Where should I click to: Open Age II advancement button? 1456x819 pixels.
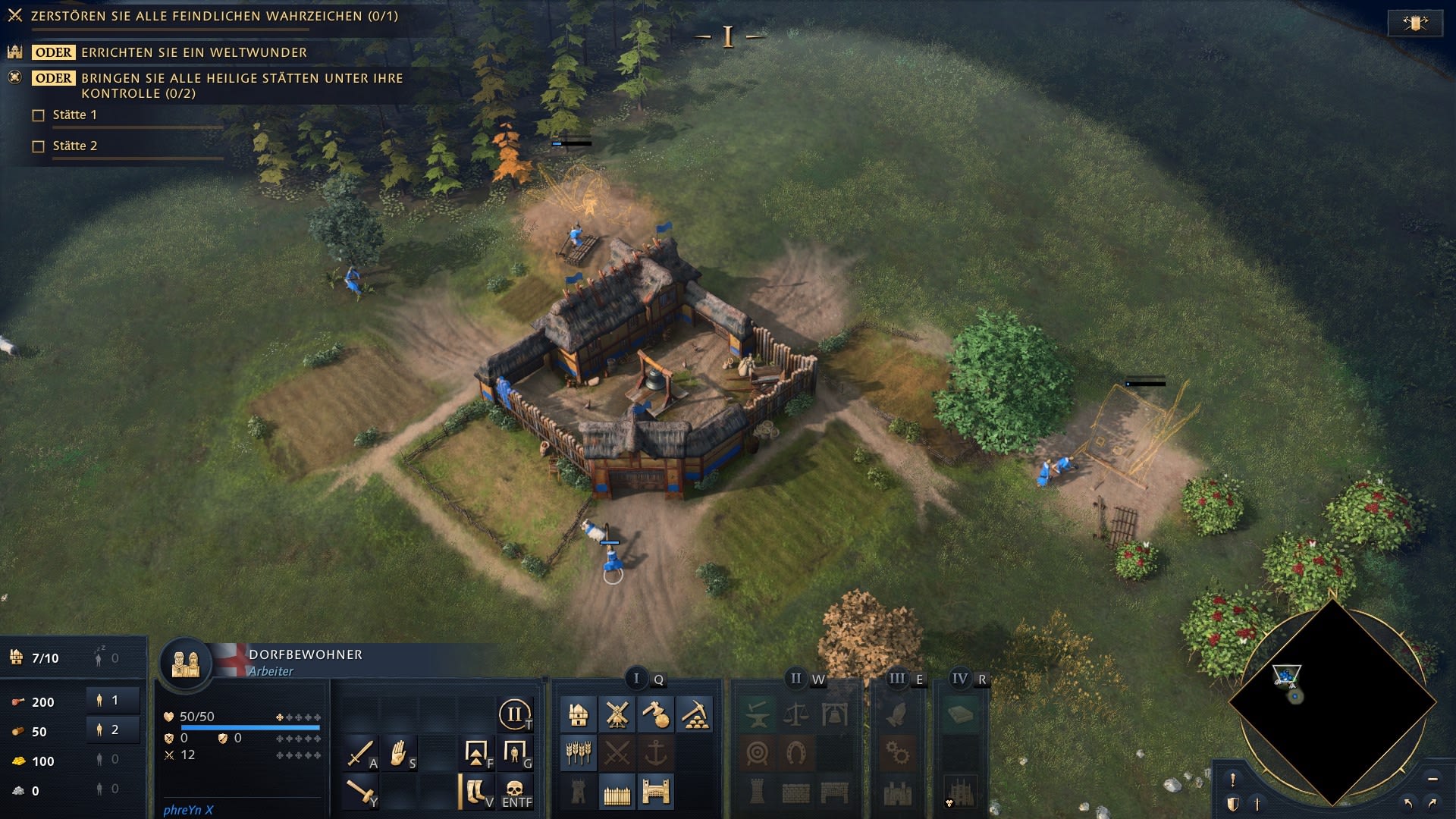[x=515, y=714]
